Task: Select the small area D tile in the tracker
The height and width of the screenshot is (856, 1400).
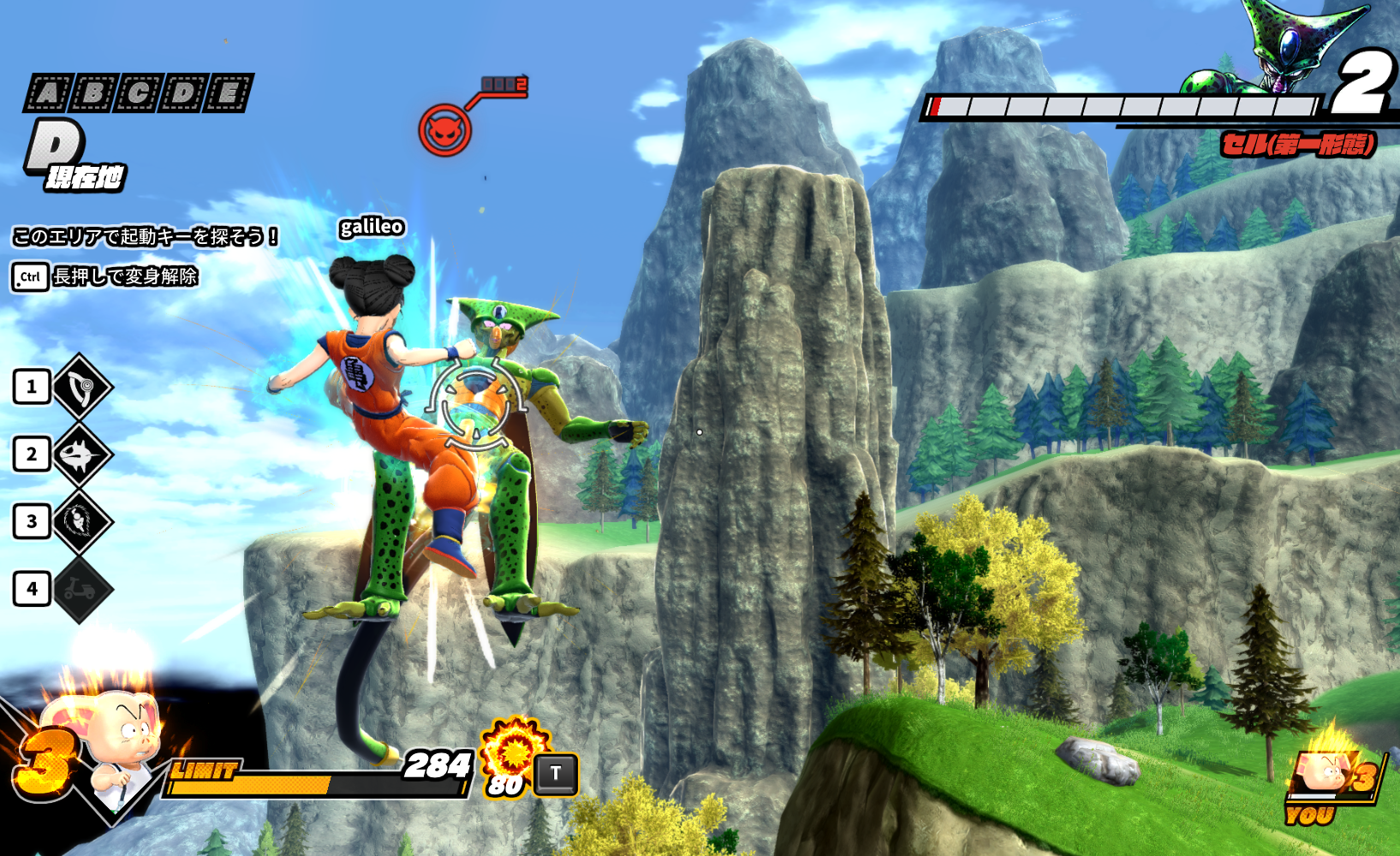Action: [x=183, y=92]
